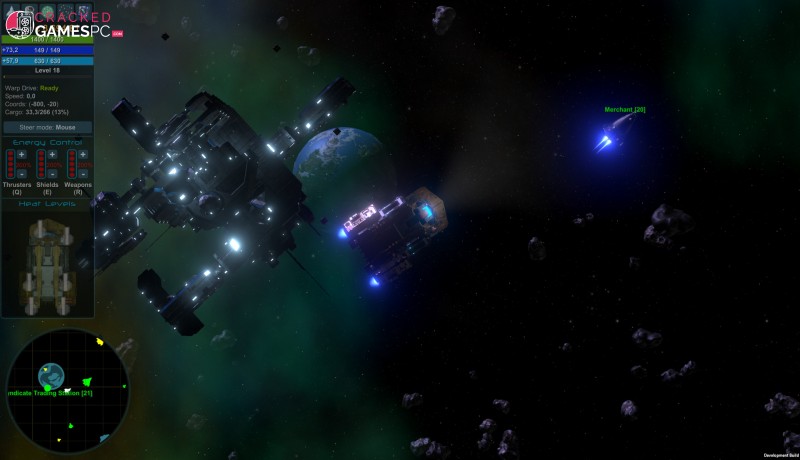Decrease Thrusters energy with the minus button
The width and height of the screenshot is (800, 460).
pyautogui.click(x=22, y=174)
